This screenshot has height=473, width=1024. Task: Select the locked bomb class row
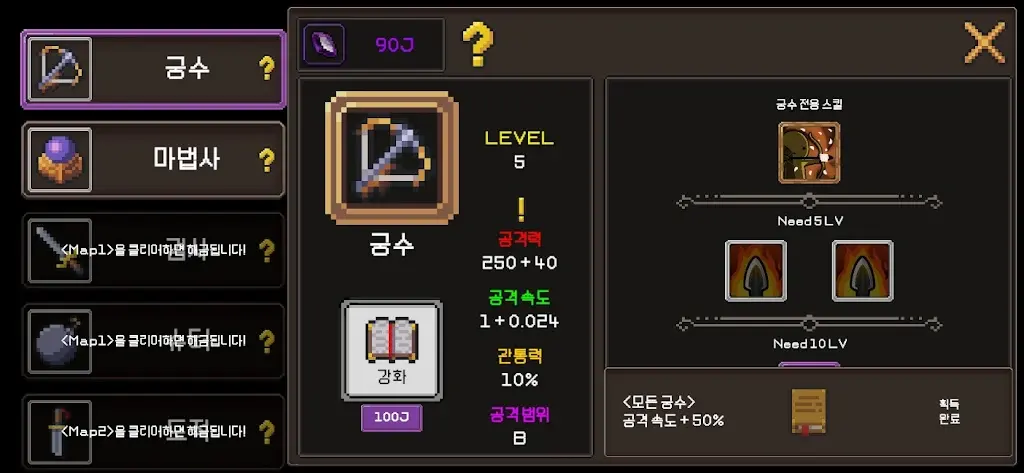coord(152,341)
